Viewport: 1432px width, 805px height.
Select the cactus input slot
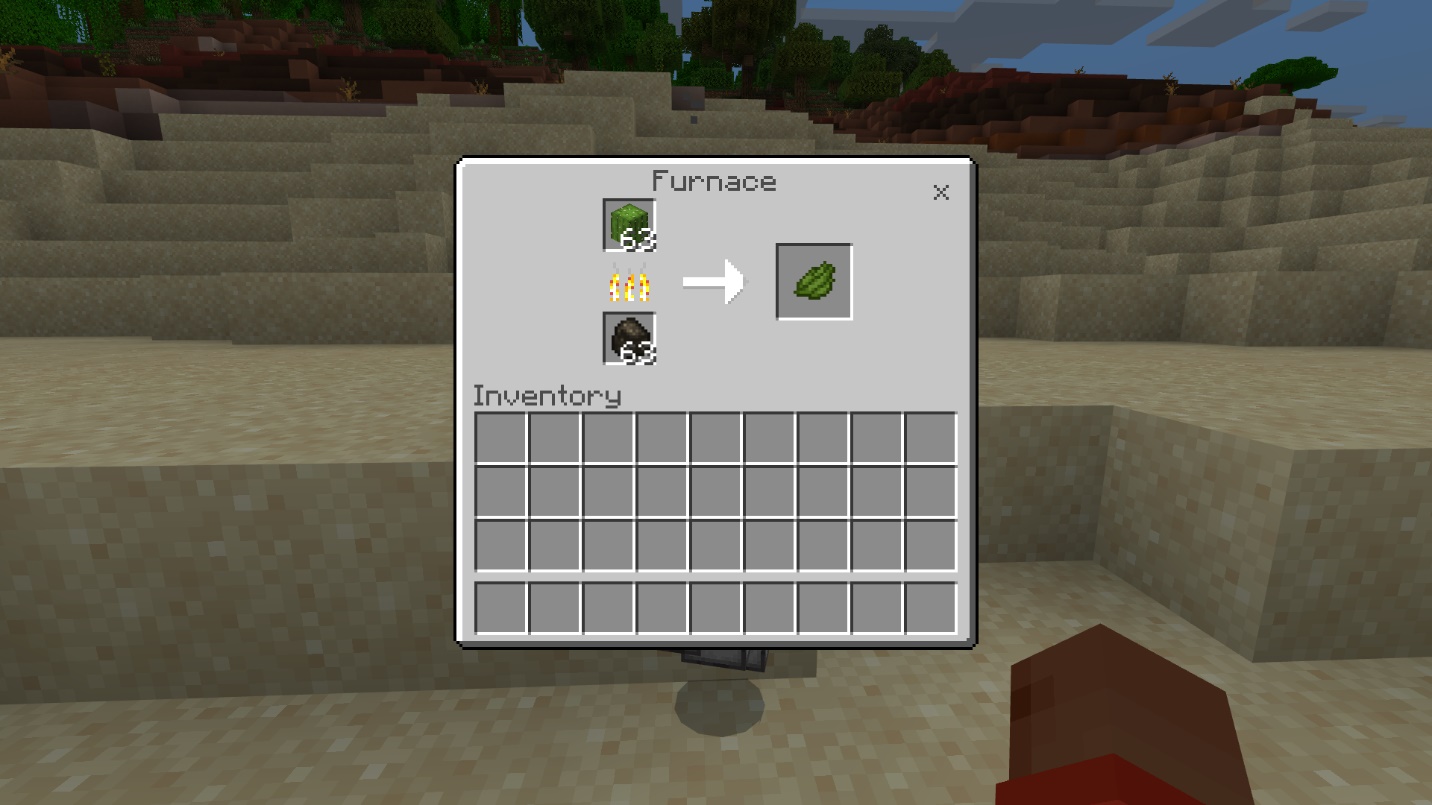point(629,225)
